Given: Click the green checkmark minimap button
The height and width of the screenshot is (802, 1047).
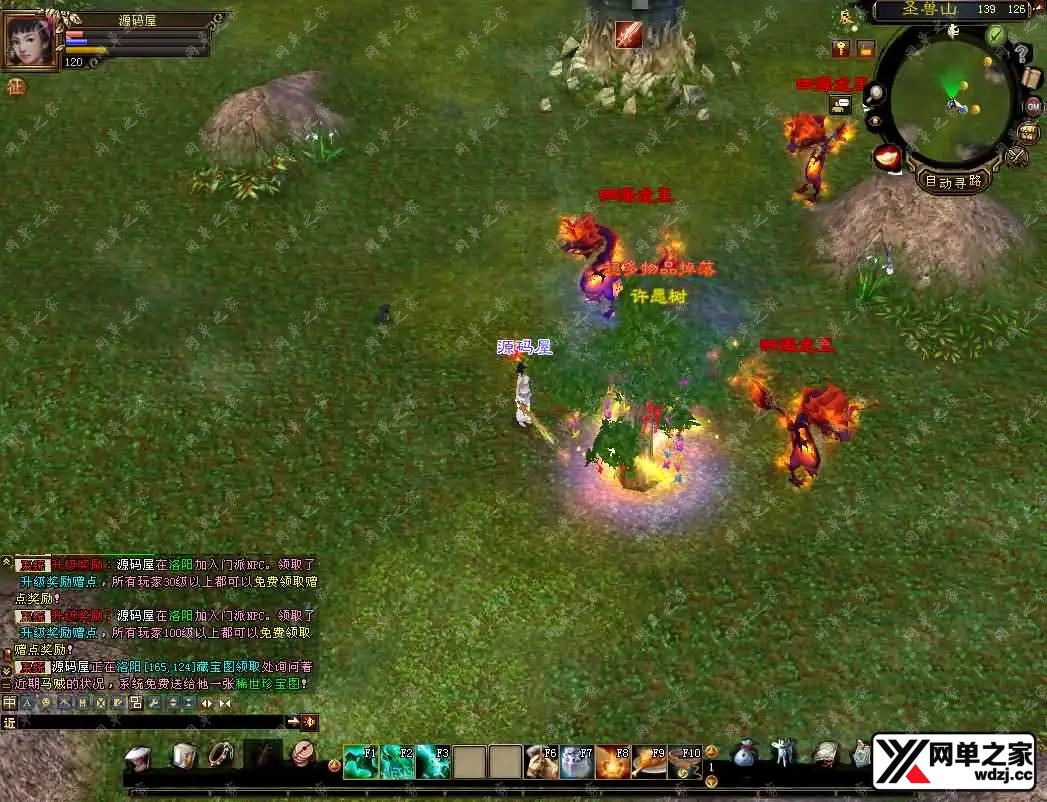Looking at the screenshot, I should pyautogui.click(x=995, y=35).
